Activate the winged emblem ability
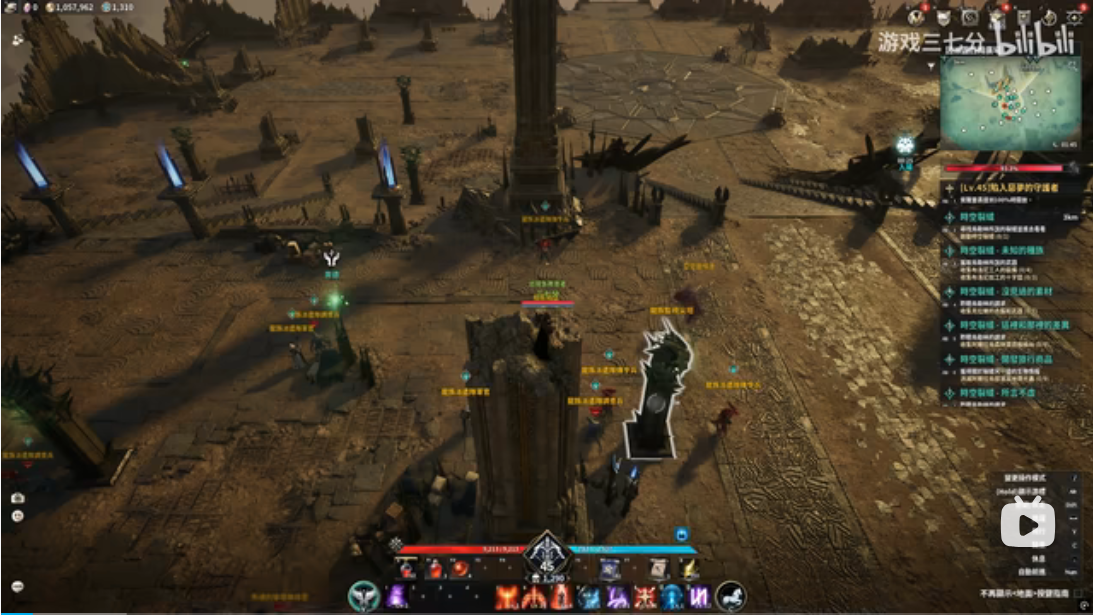The height and width of the screenshot is (615, 1093). pyautogui.click(x=363, y=596)
